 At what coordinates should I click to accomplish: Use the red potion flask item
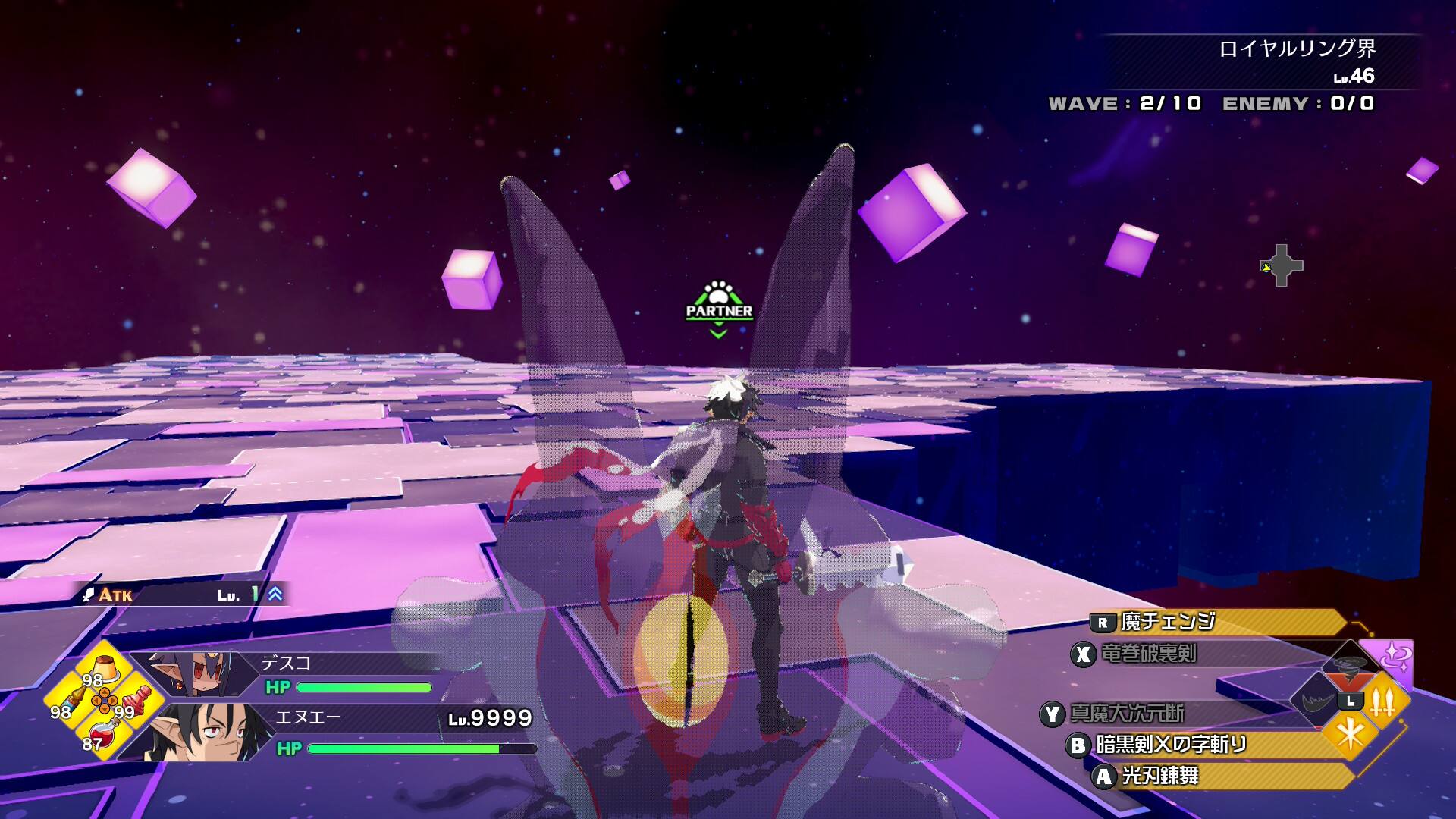click(x=101, y=733)
